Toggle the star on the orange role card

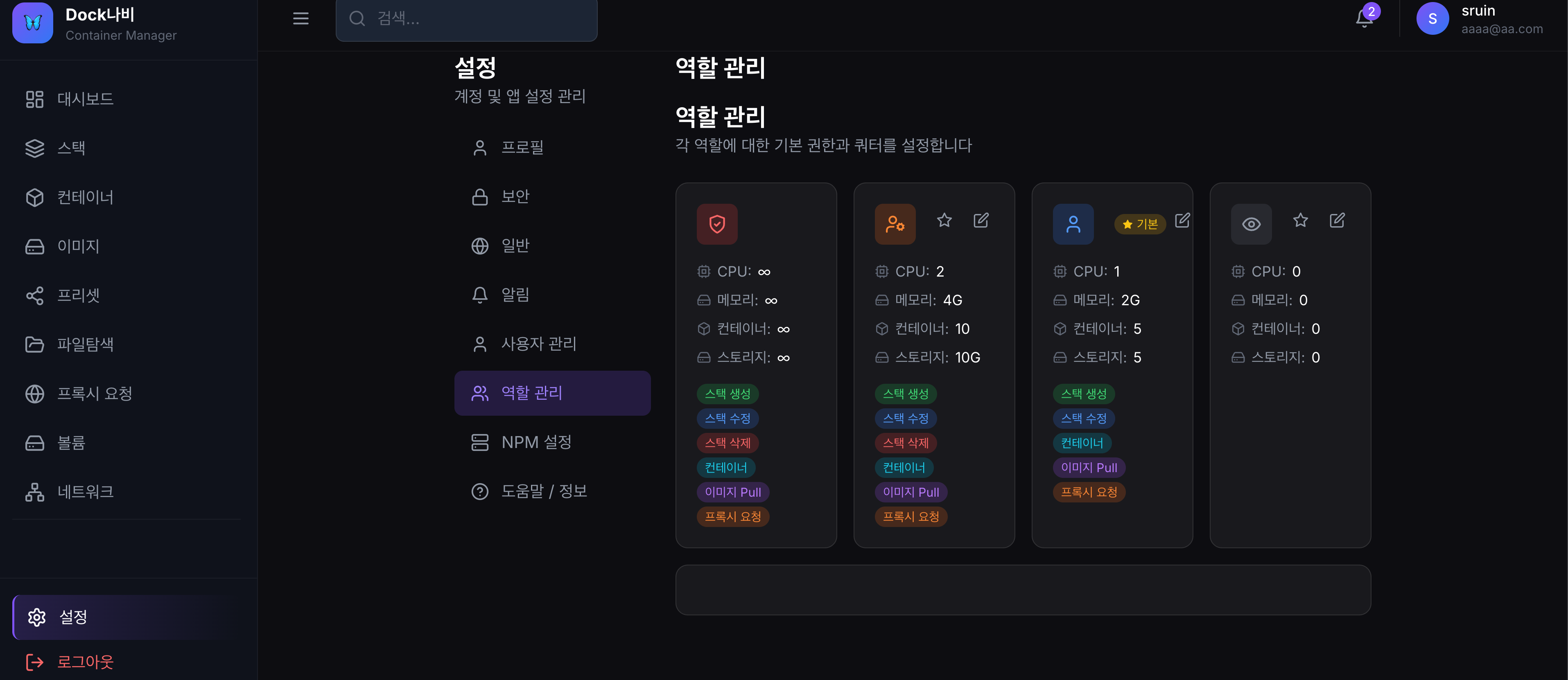944,220
